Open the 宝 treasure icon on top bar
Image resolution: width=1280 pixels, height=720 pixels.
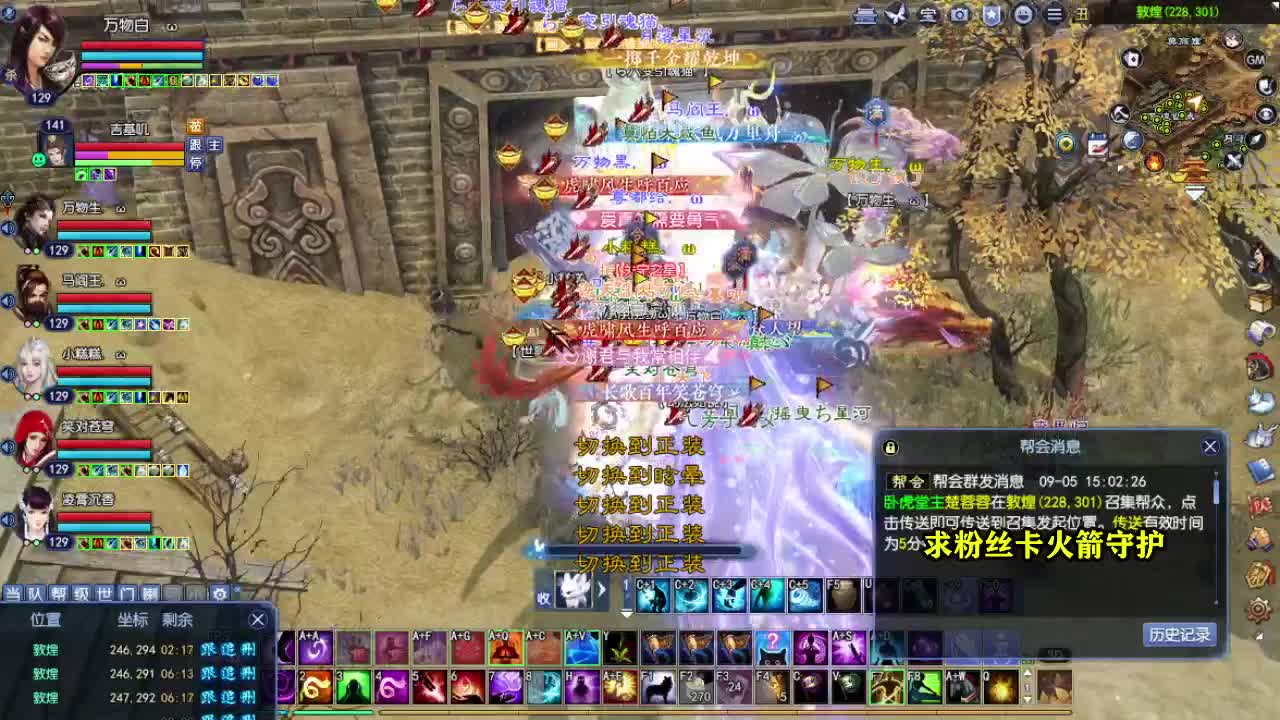click(928, 15)
